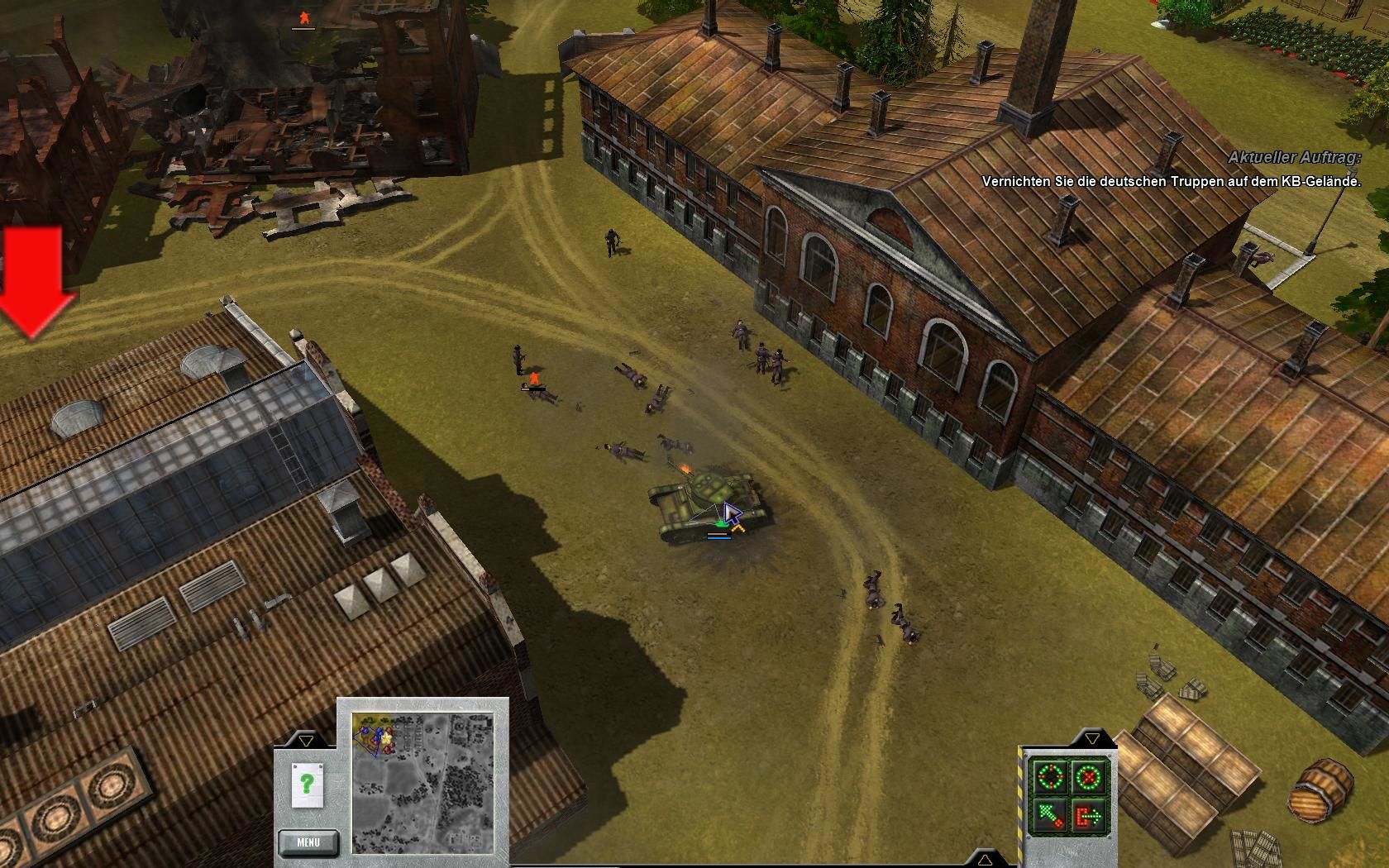Toggle the hold-fire crossed-circle command
This screenshot has height=868, width=1389.
coord(1089,777)
